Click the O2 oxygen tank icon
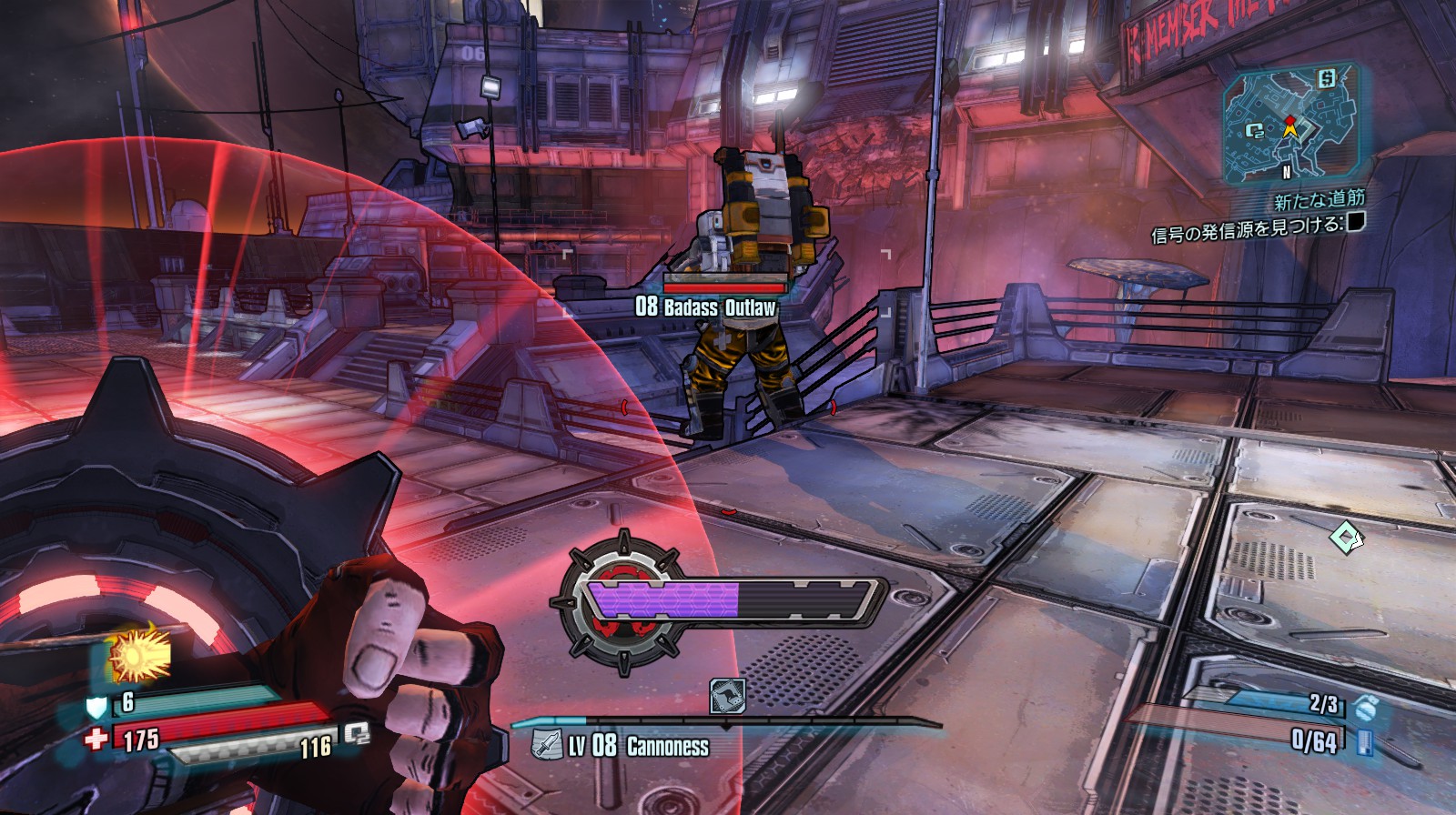Screen dimensions: 1456x815 (x=356, y=733)
